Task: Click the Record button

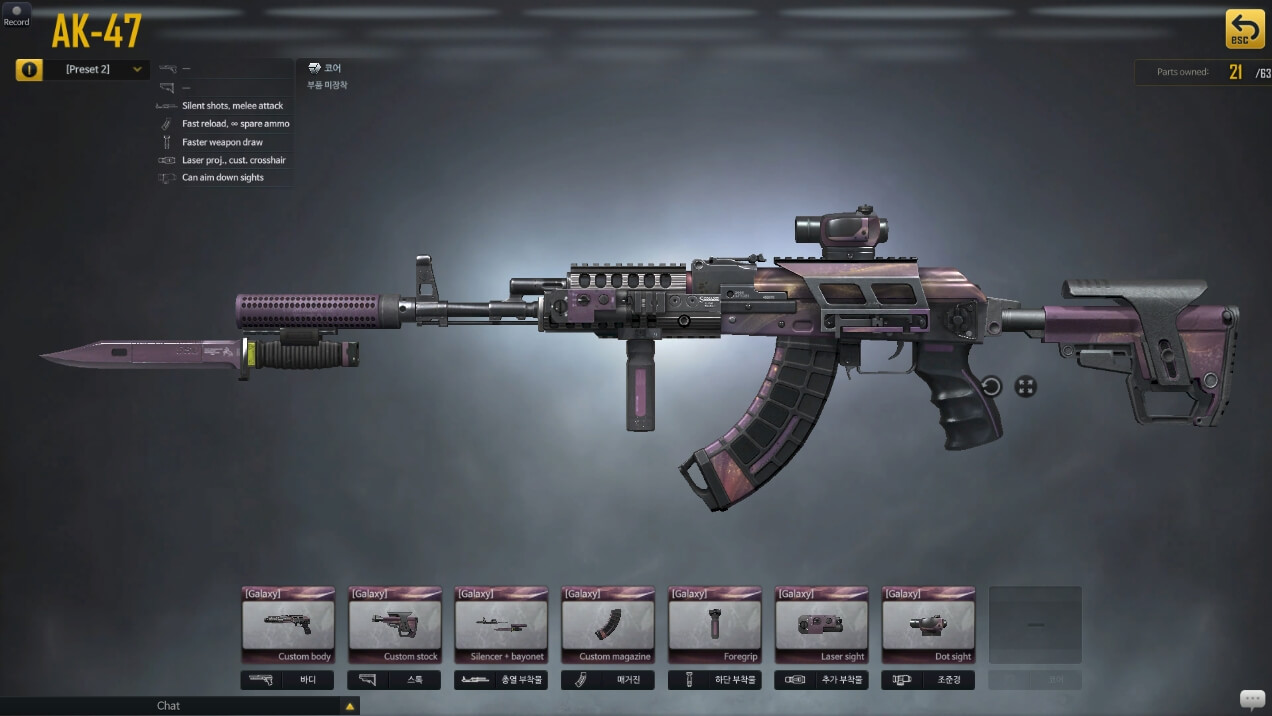Action: click(x=16, y=15)
